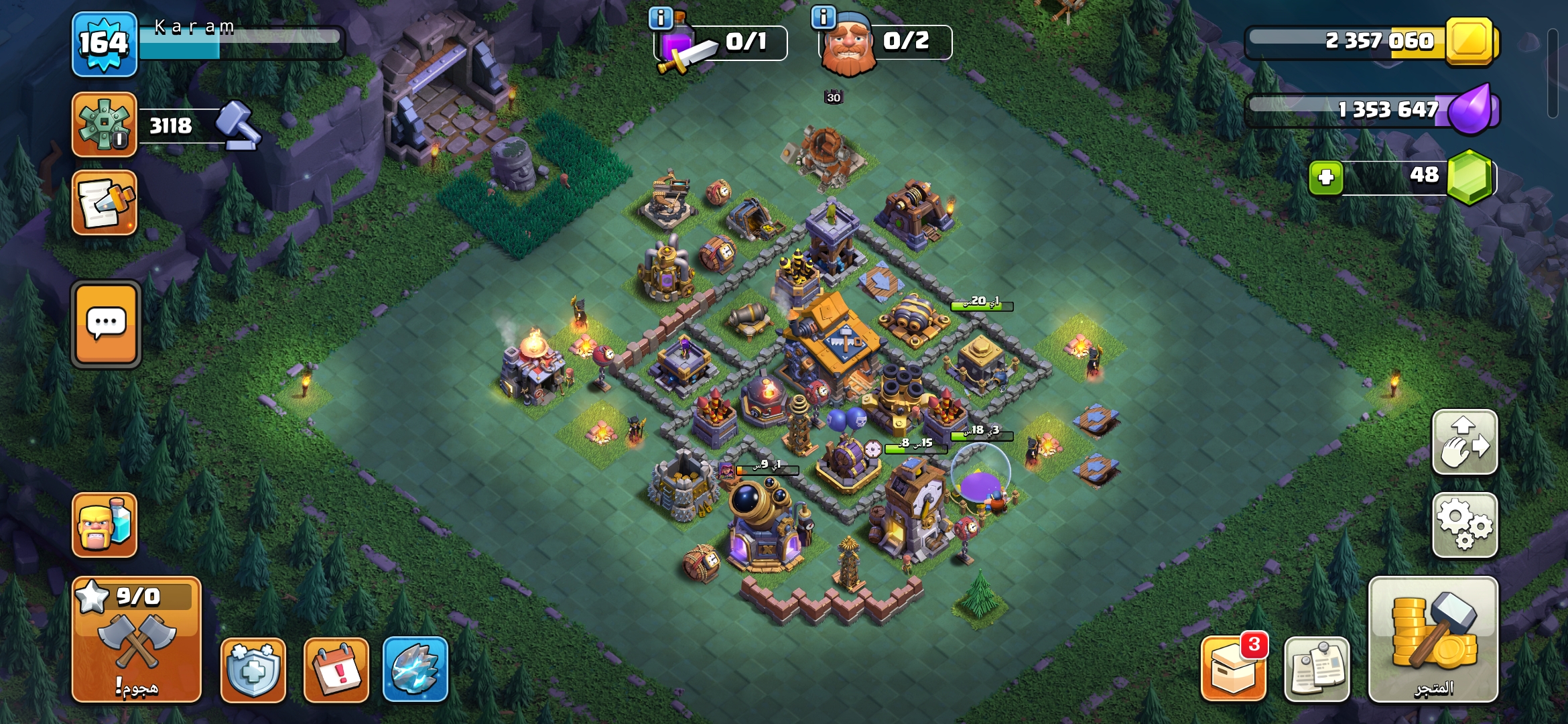This screenshot has width=1568, height=724.
Task: Buy more gems with green plus button
Action: (x=1326, y=178)
